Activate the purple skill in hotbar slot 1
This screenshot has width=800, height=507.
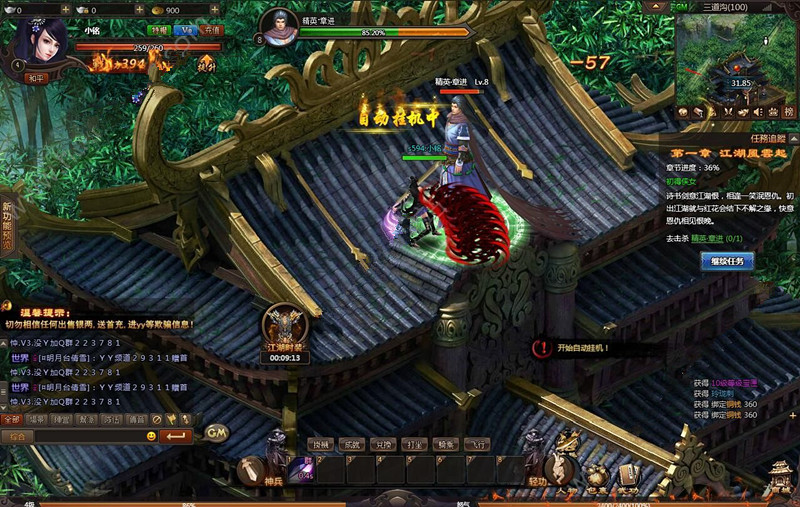click(302, 469)
